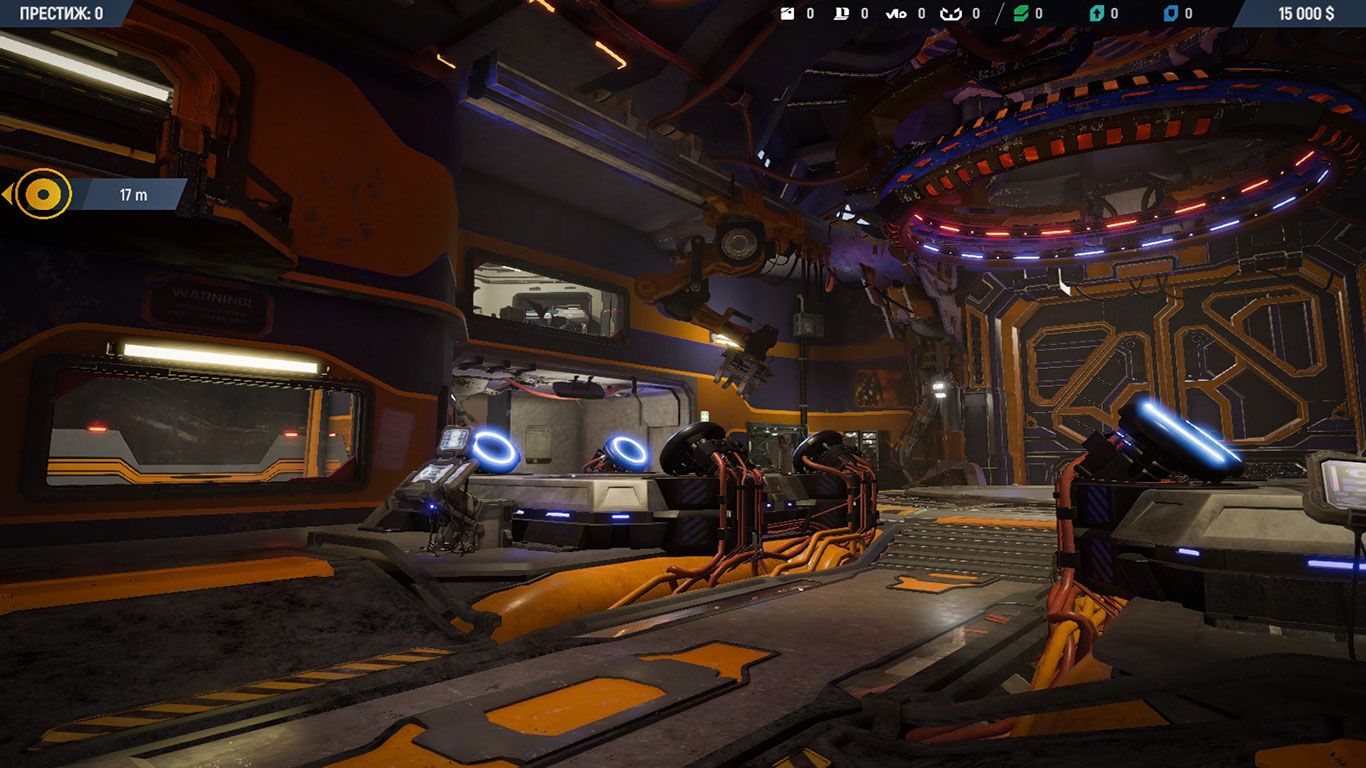Select the teal upward-arrow resource icon
Image resolution: width=1366 pixels, height=768 pixels.
click(x=1096, y=14)
